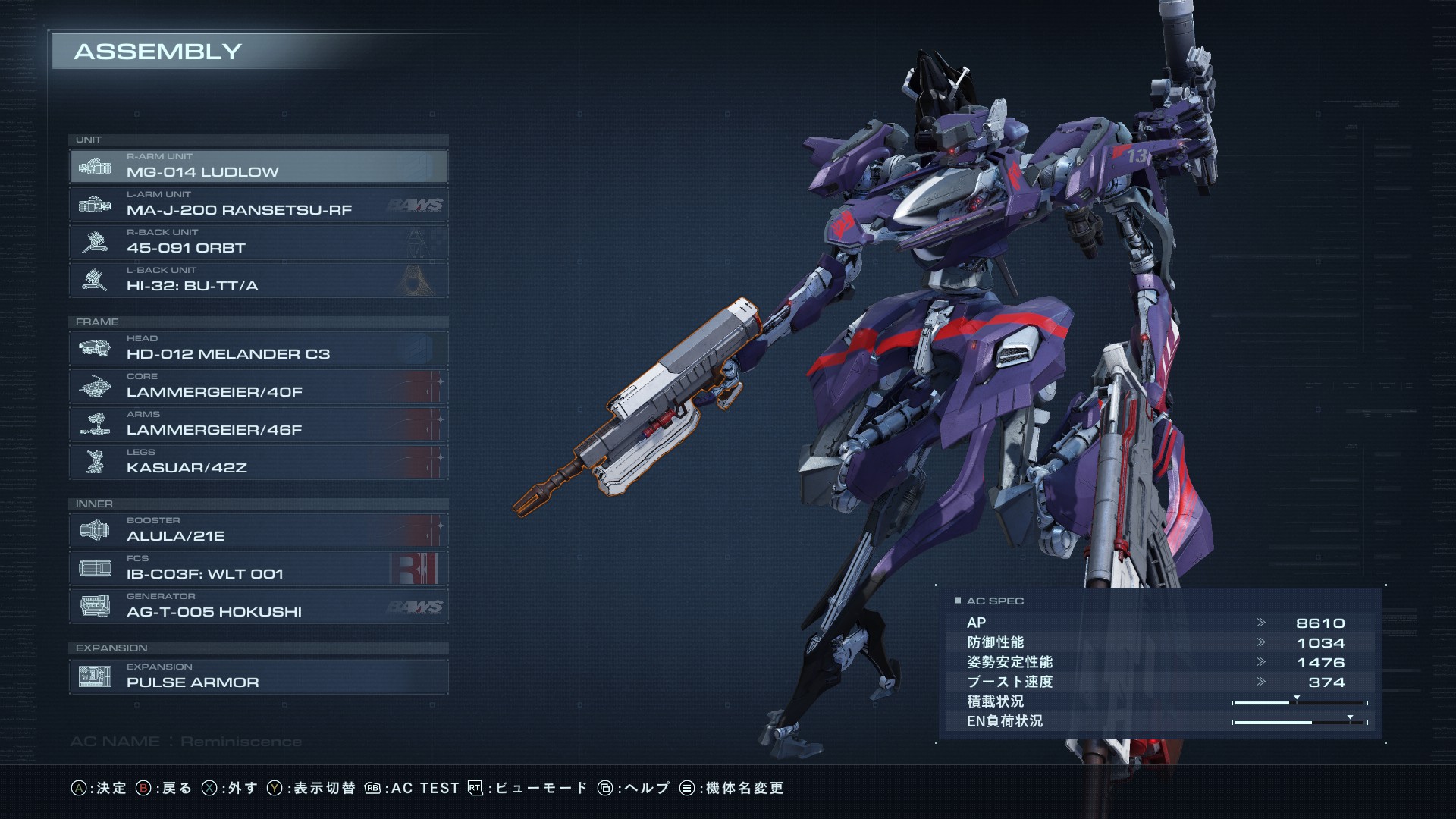Open the ALULA/21E booster slot
This screenshot has width=1456, height=819.
(258, 530)
